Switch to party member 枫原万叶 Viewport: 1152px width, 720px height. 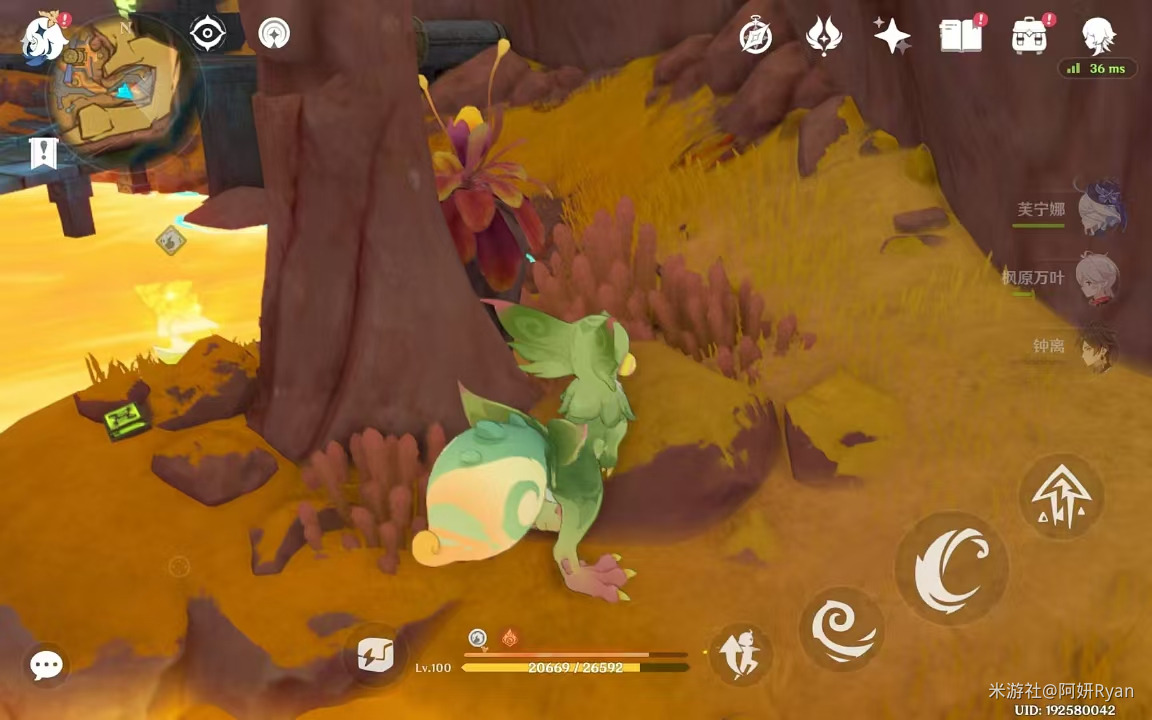(1097, 277)
